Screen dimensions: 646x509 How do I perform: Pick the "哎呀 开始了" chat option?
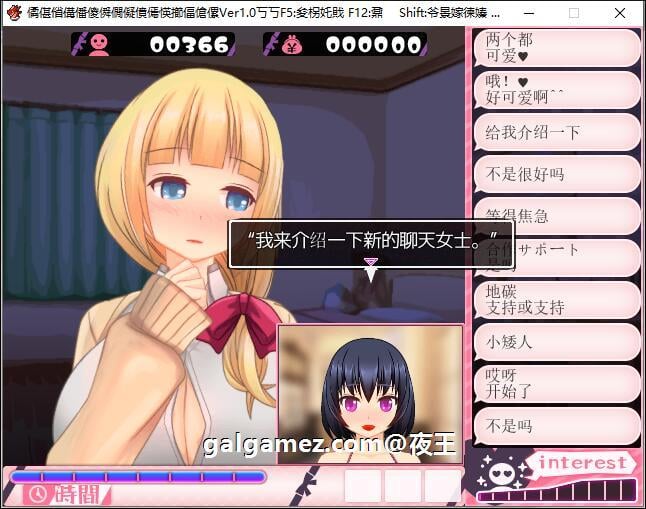point(555,383)
